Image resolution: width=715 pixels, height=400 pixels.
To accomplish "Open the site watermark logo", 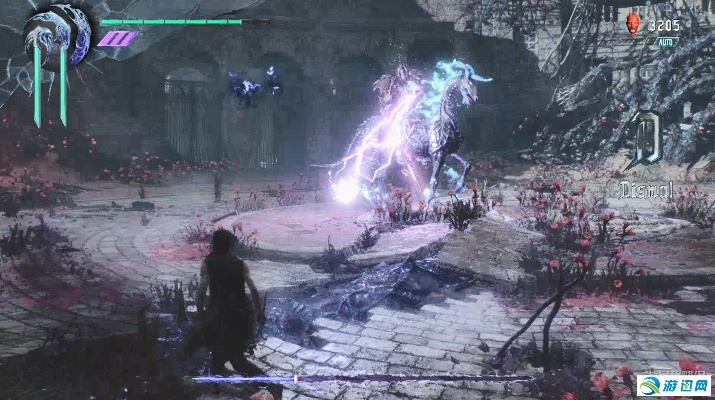I will coord(675,386).
